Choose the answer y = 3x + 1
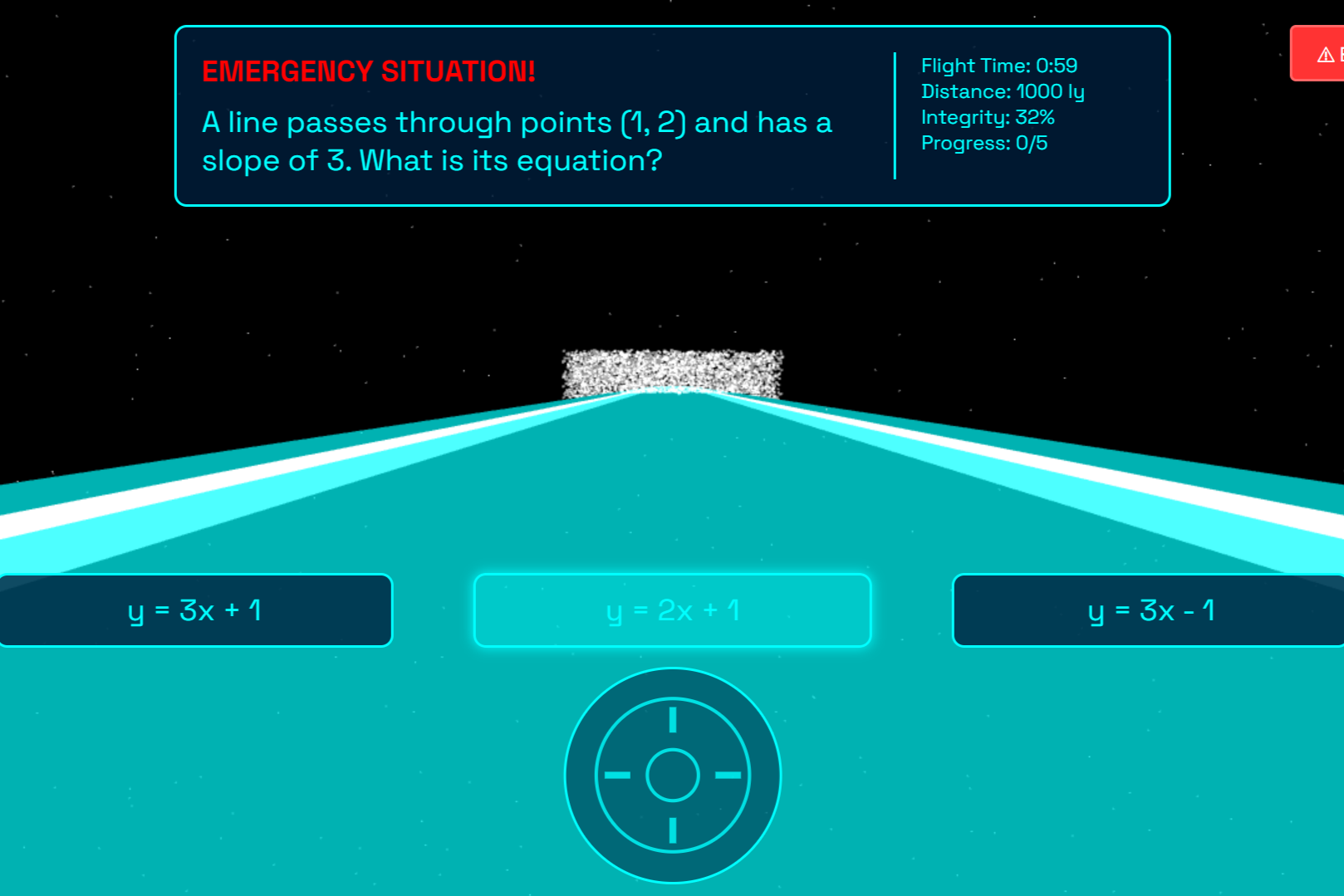1344x896 pixels. pyautogui.click(x=195, y=610)
